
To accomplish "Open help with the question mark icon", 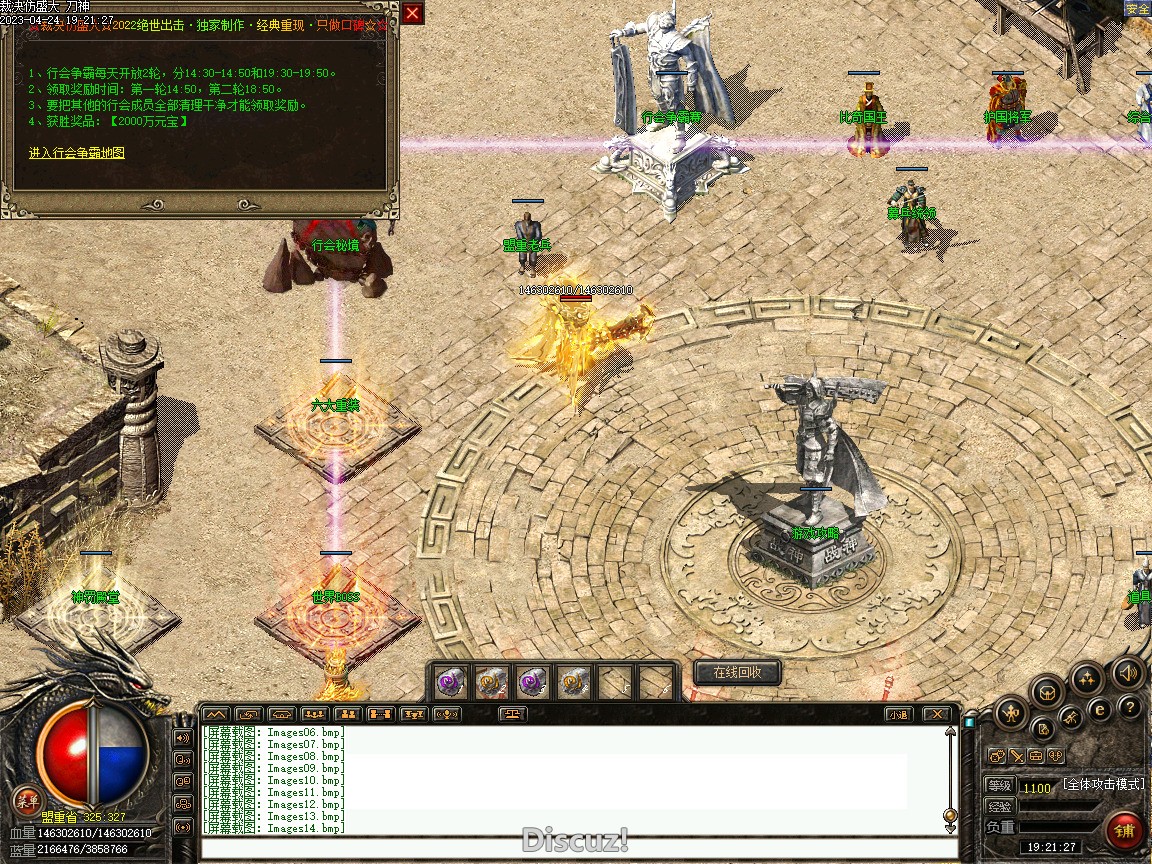I will (x=1130, y=708).
